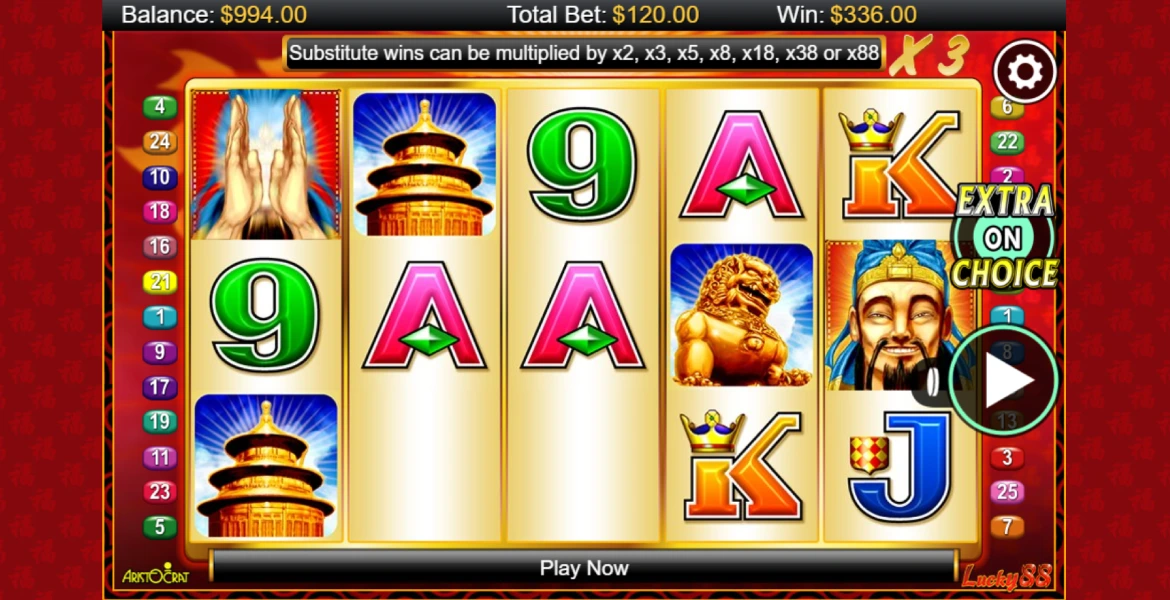
Task: Choose payline marker number 7
Action: click(1007, 526)
